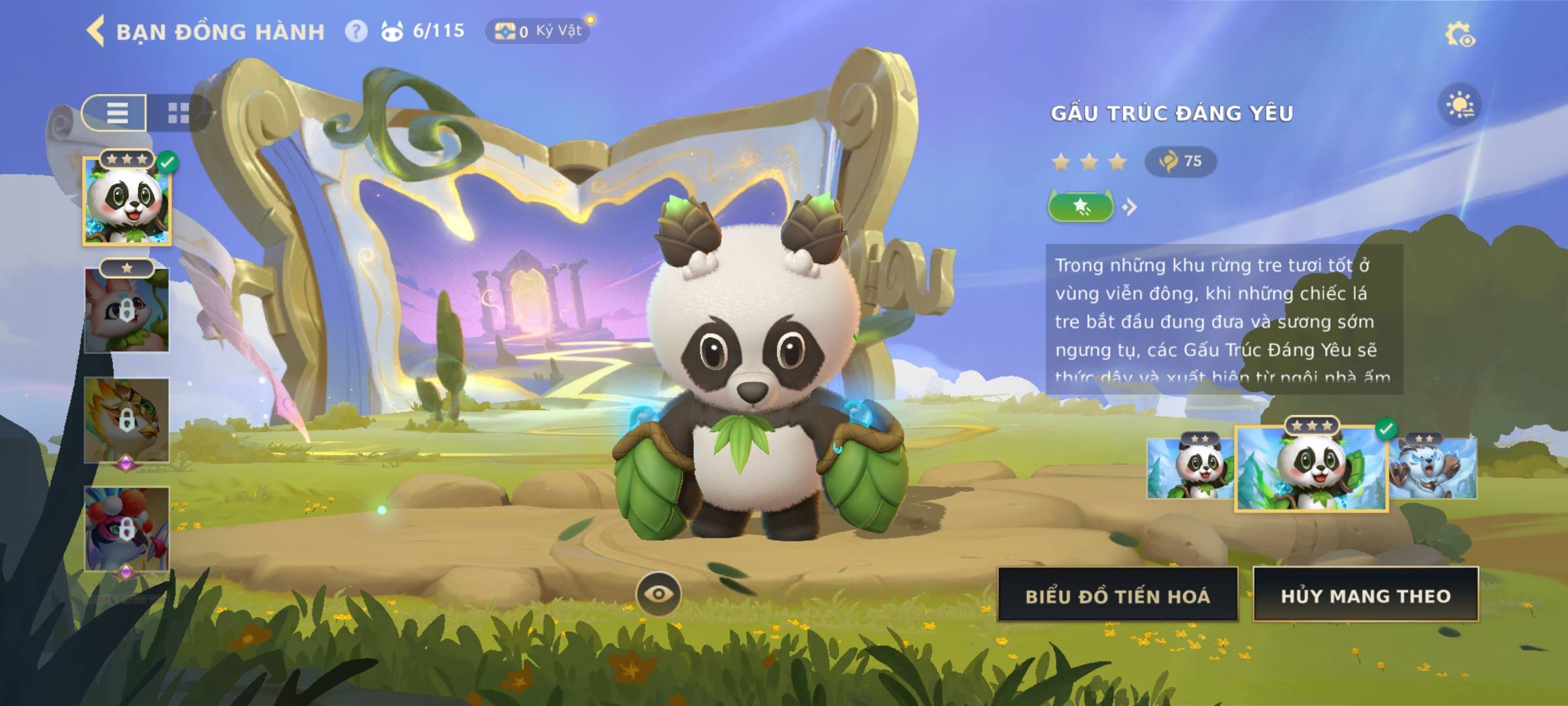Image resolution: width=1568 pixels, height=706 pixels.
Task: Click the 75 shard count badge
Action: 1181,161
